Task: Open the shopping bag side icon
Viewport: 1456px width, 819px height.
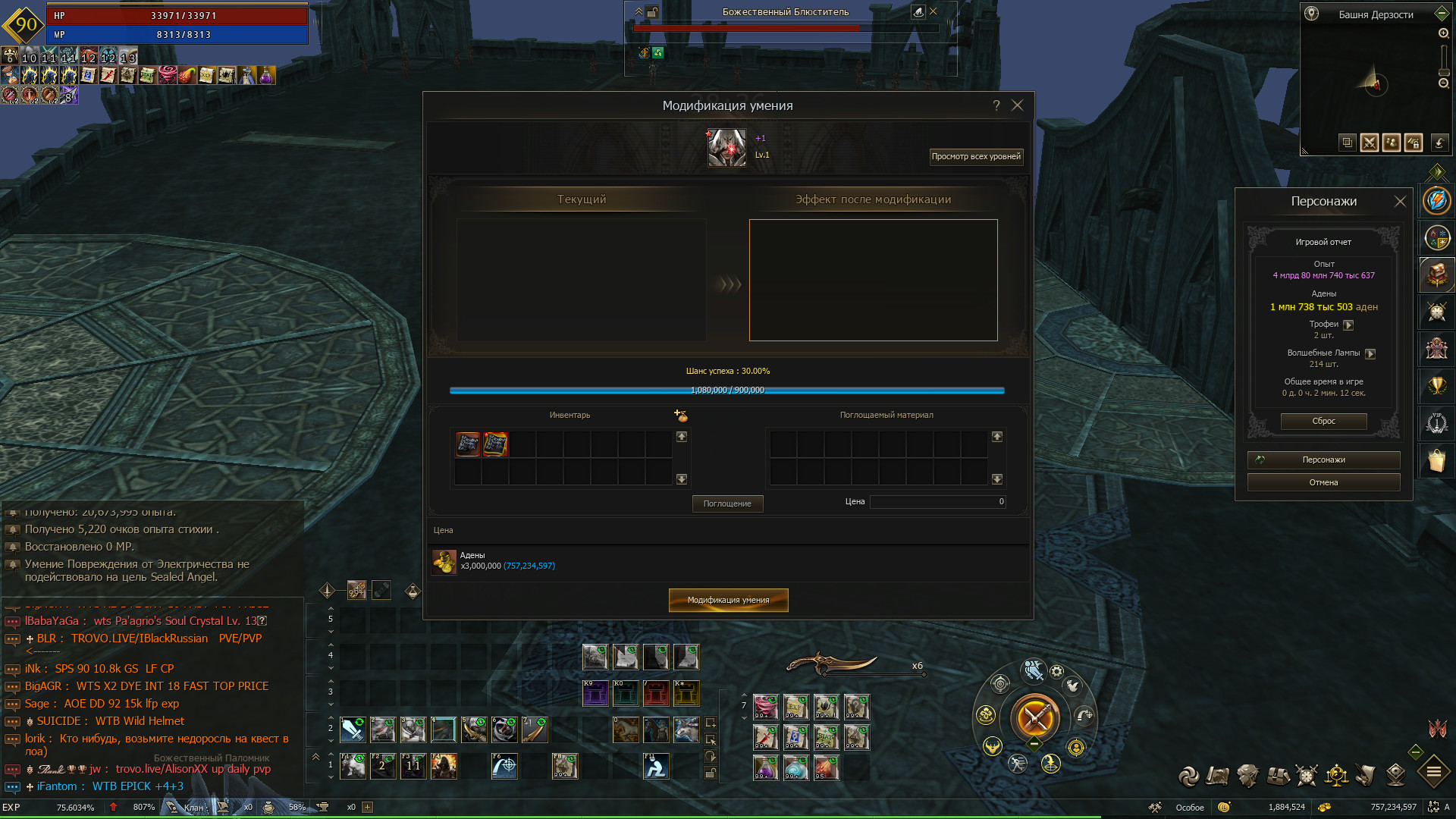Action: point(1437,460)
